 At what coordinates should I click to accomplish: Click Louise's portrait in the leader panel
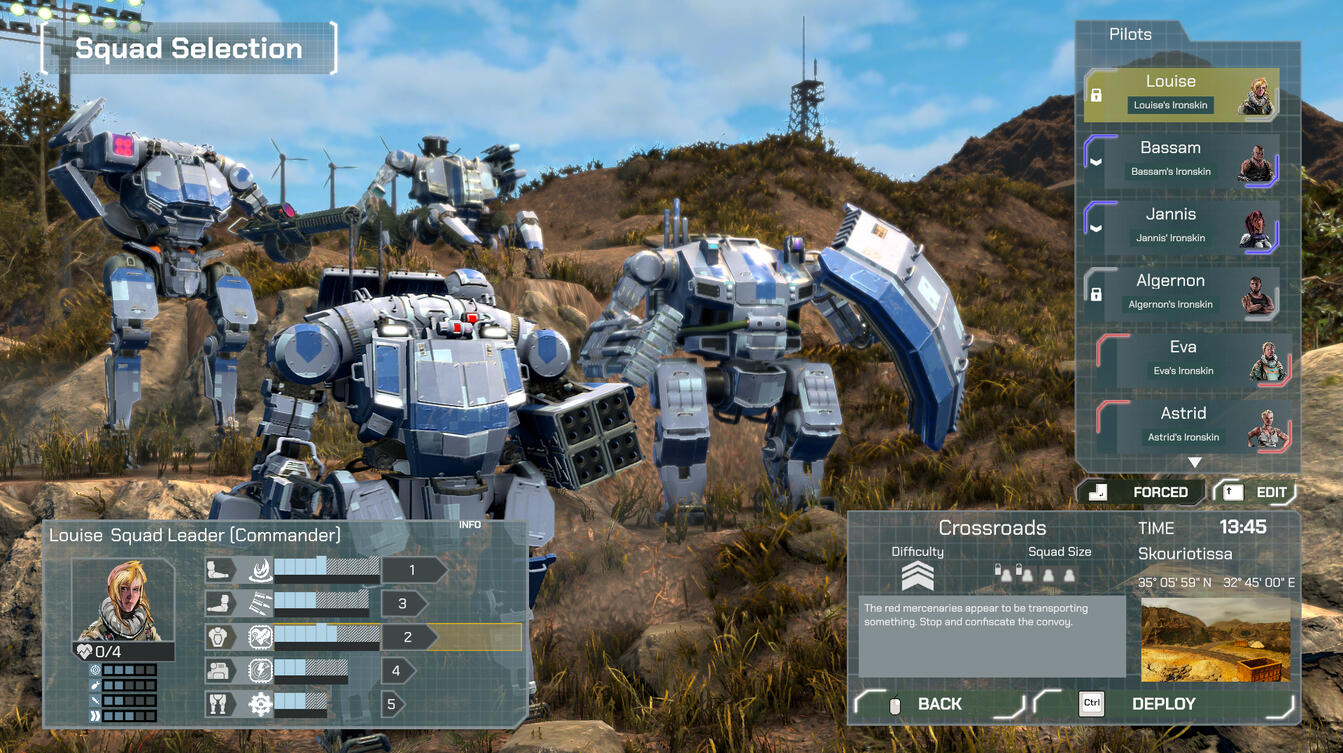click(x=123, y=600)
